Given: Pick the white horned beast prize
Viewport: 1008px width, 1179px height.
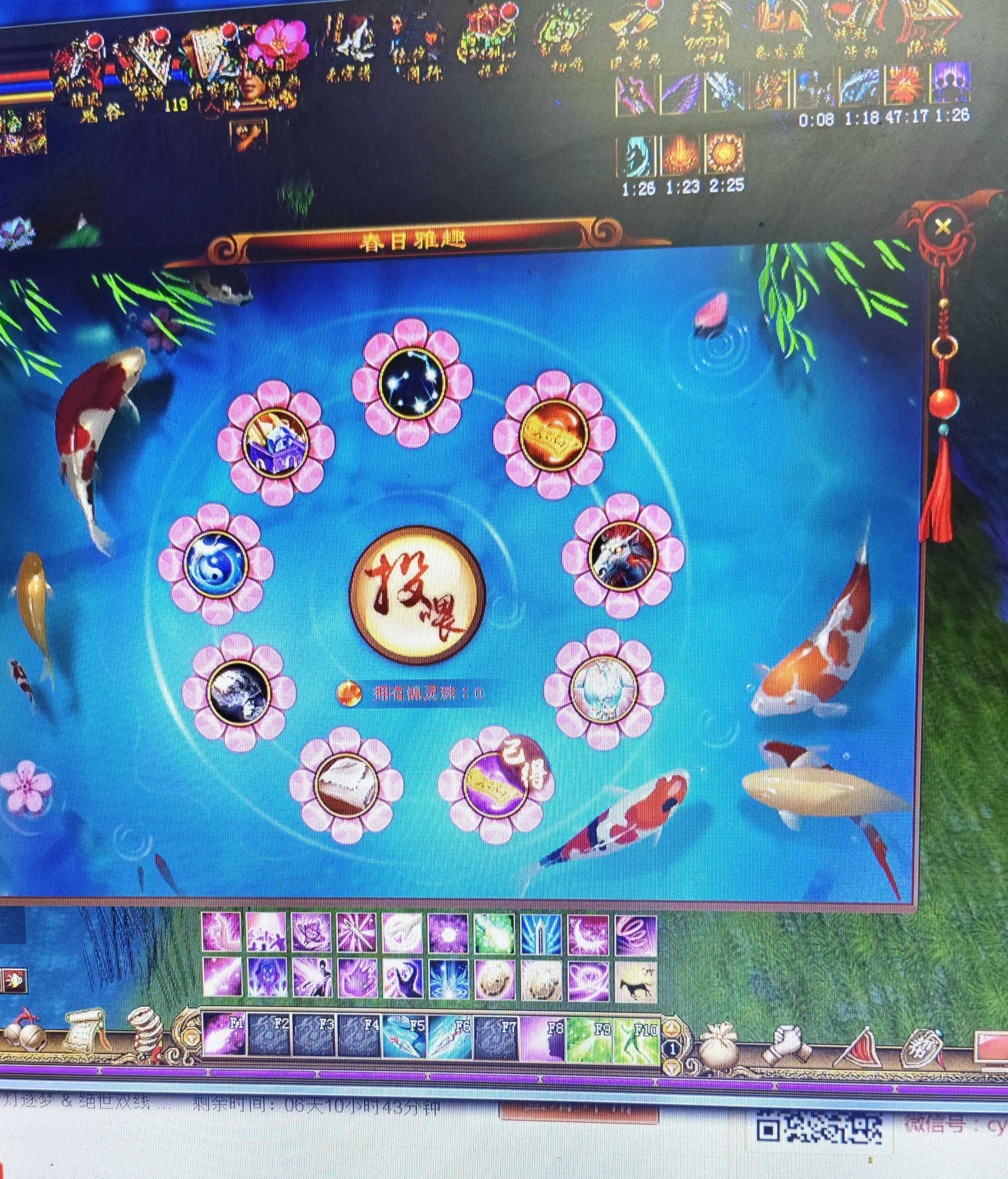Looking at the screenshot, I should [x=623, y=555].
